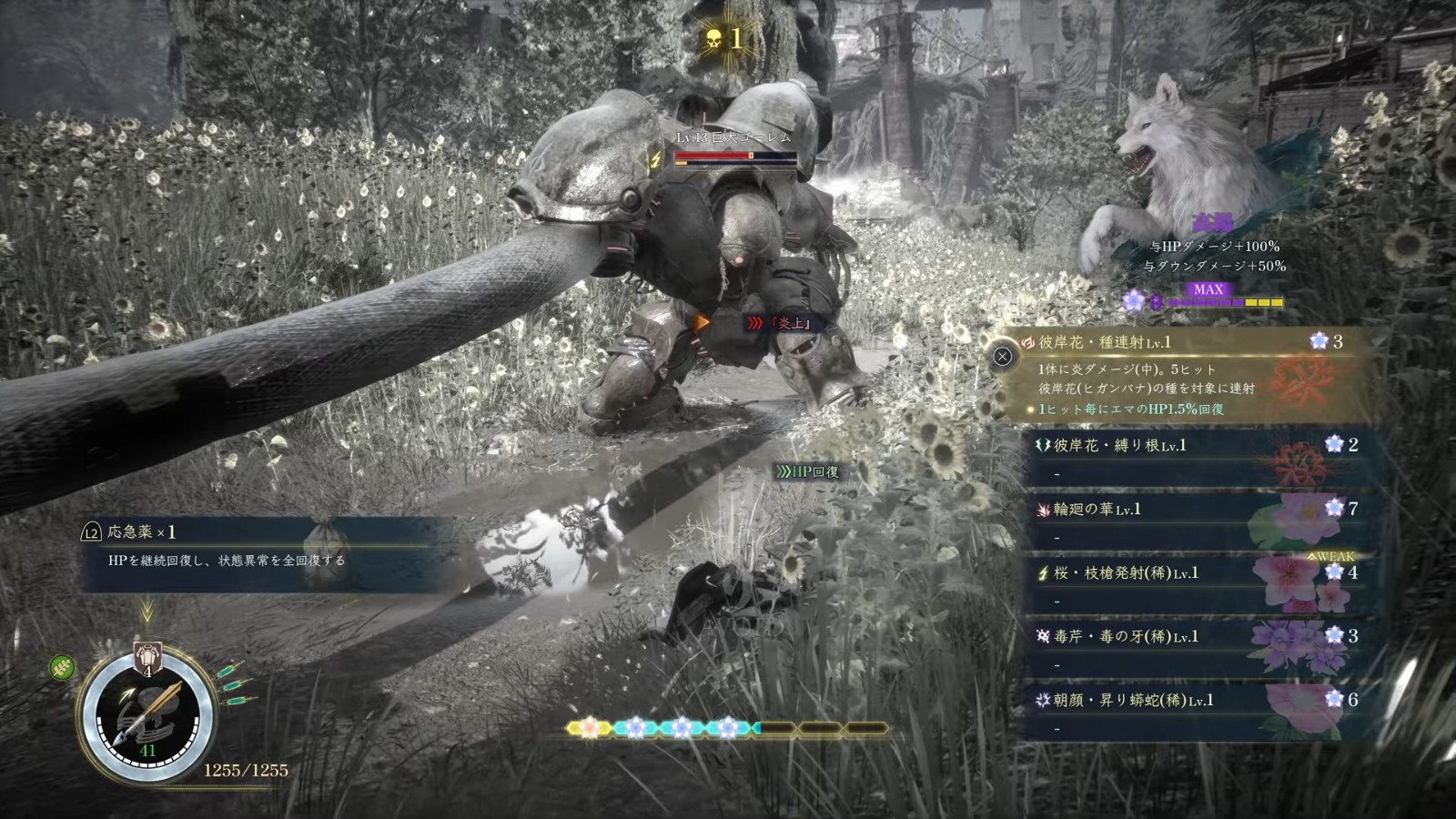Viewport: 1456px width, 819px height.
Task: Expand details for 彼岸花・縛り根
Action: click(1174, 443)
